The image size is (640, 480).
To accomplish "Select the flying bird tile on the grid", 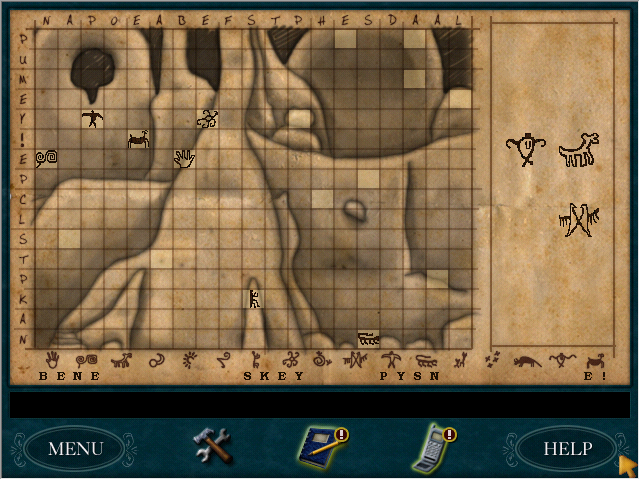I will (92, 119).
